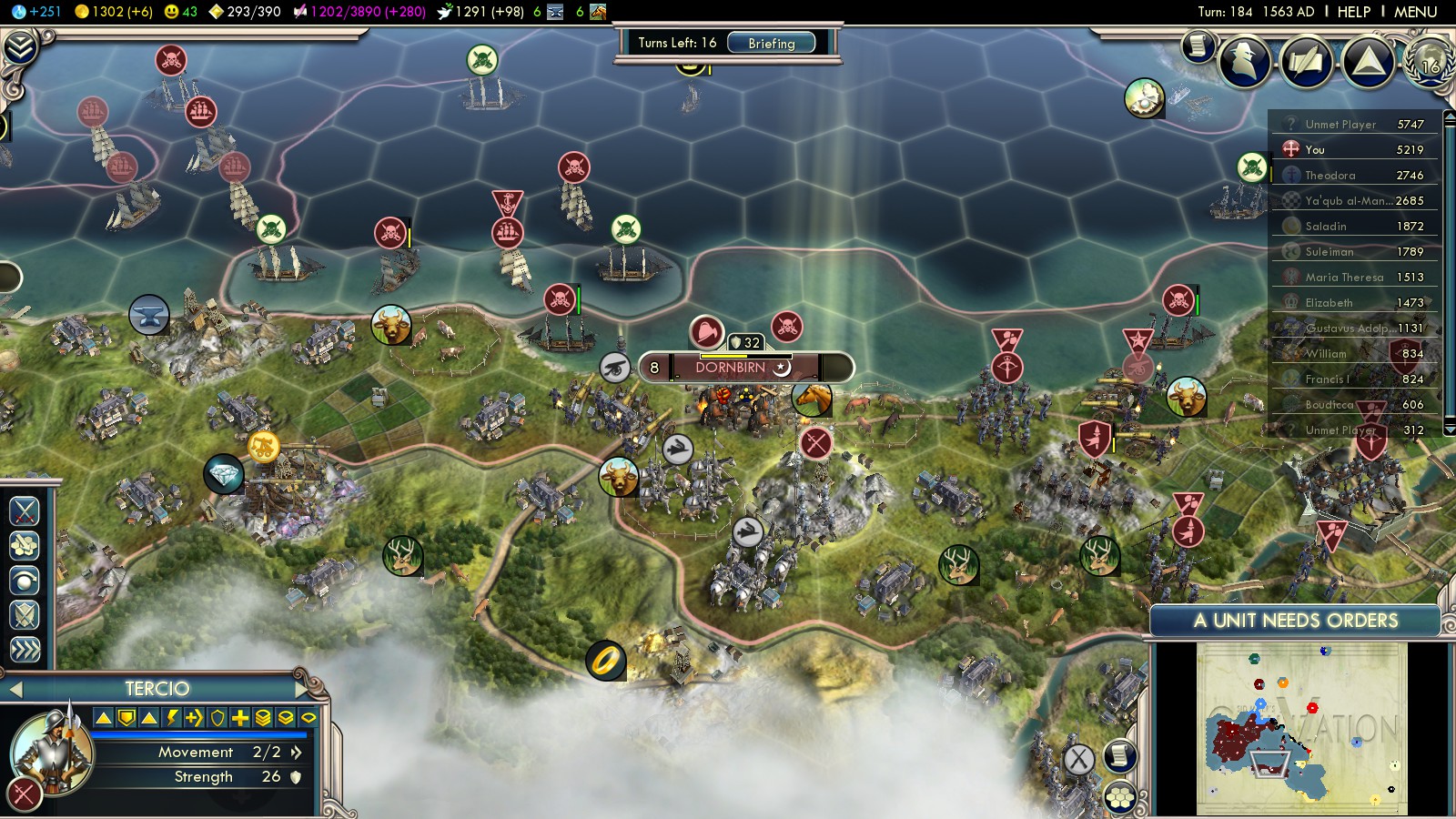Open the social policies triangle icon
The width and height of the screenshot is (1456, 819).
tap(1368, 61)
